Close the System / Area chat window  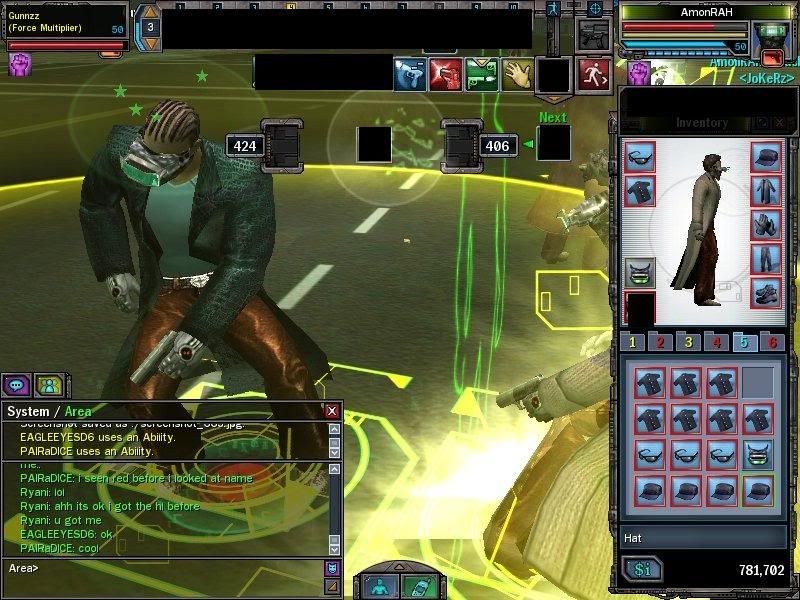(x=332, y=411)
